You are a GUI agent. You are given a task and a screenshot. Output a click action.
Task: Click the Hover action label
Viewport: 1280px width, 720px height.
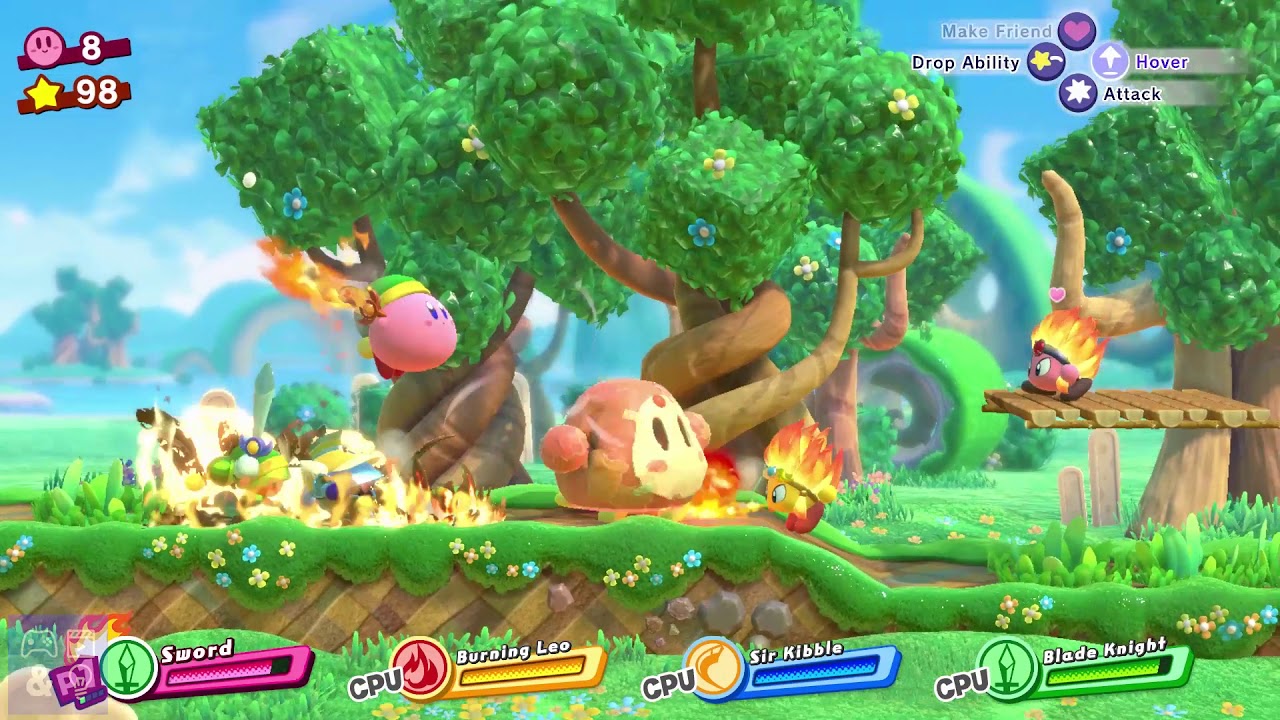coord(1161,62)
